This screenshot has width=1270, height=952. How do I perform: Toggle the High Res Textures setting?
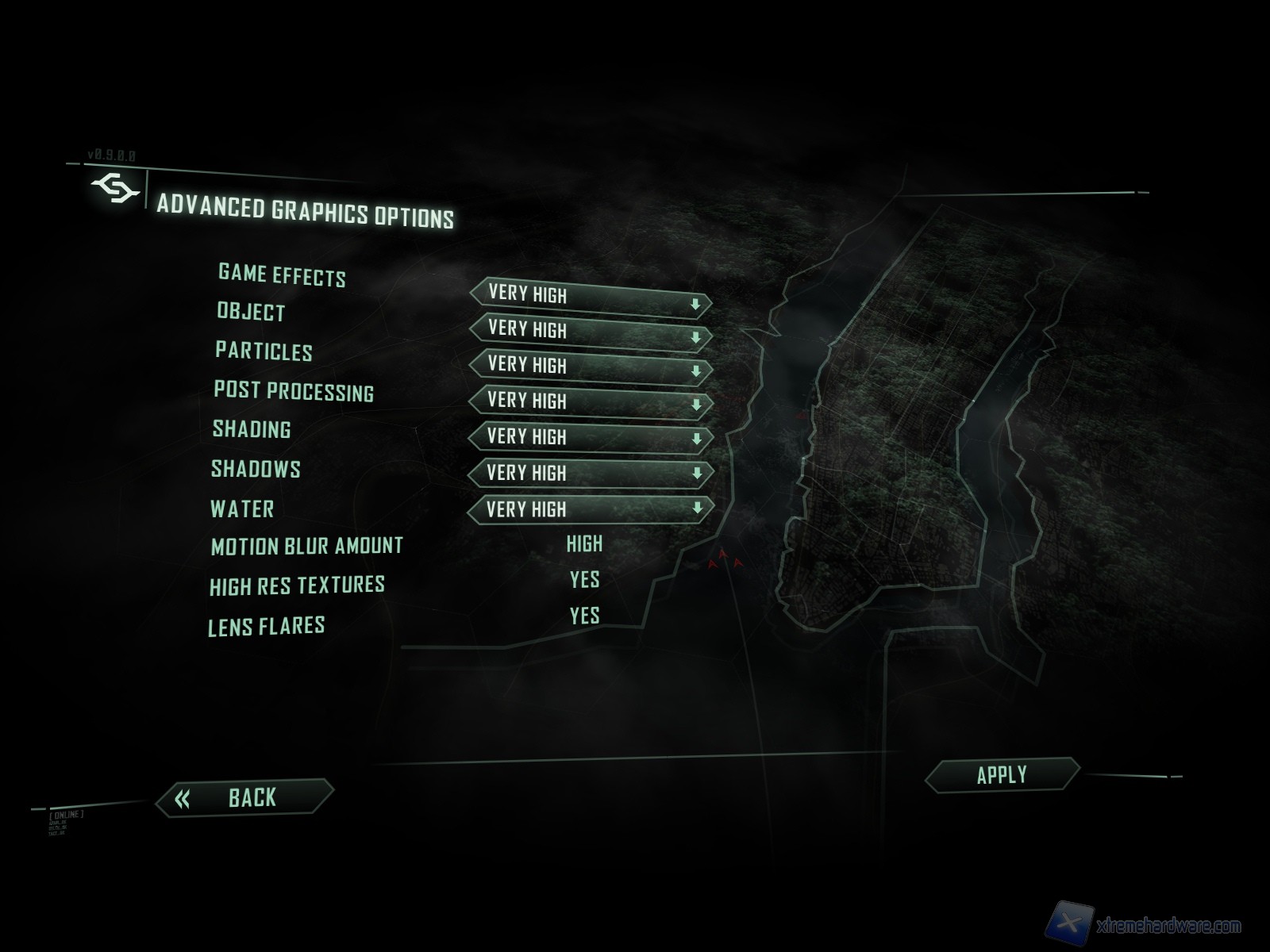pos(584,580)
